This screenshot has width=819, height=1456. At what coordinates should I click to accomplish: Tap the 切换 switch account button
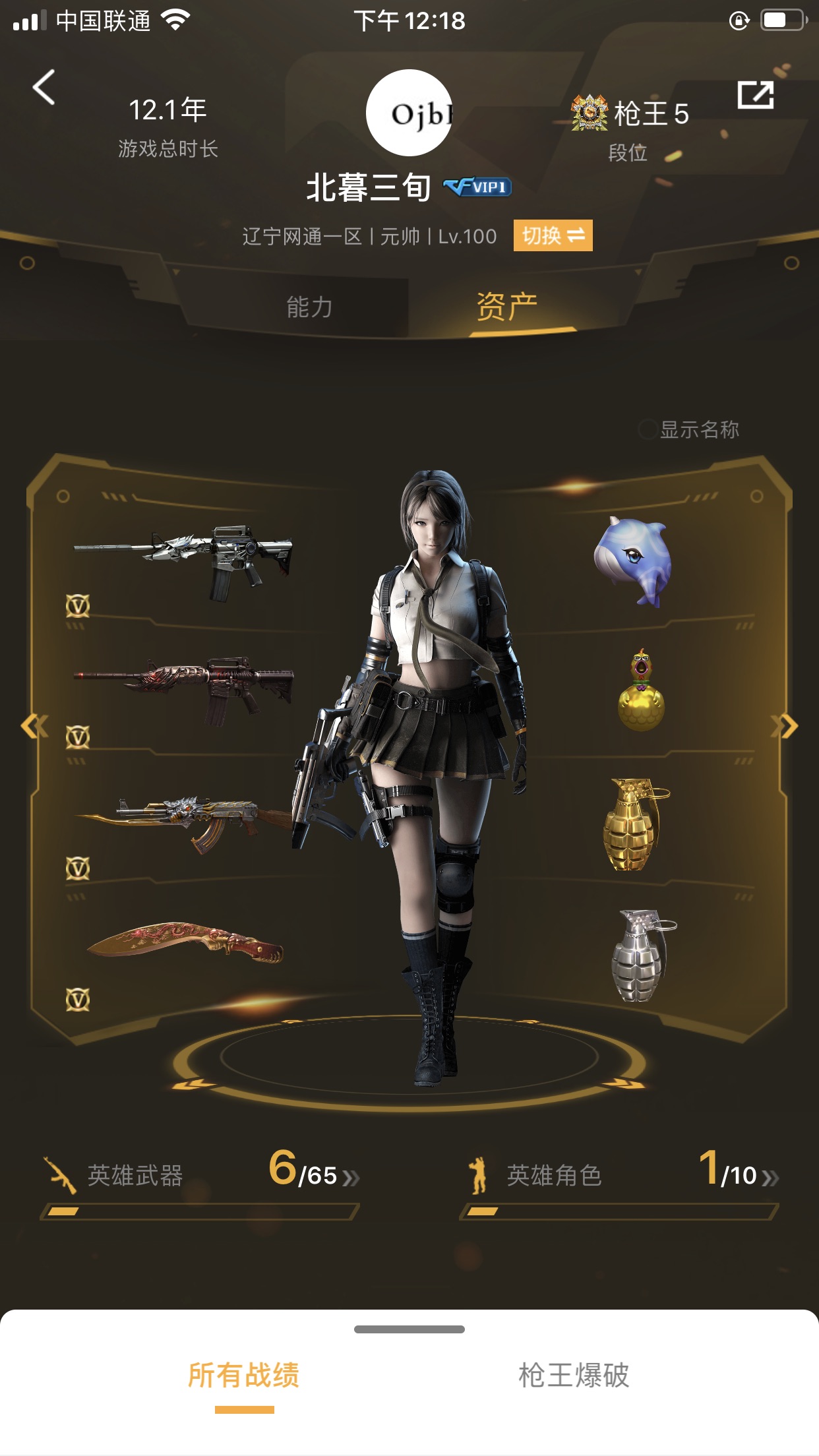pyautogui.click(x=553, y=235)
